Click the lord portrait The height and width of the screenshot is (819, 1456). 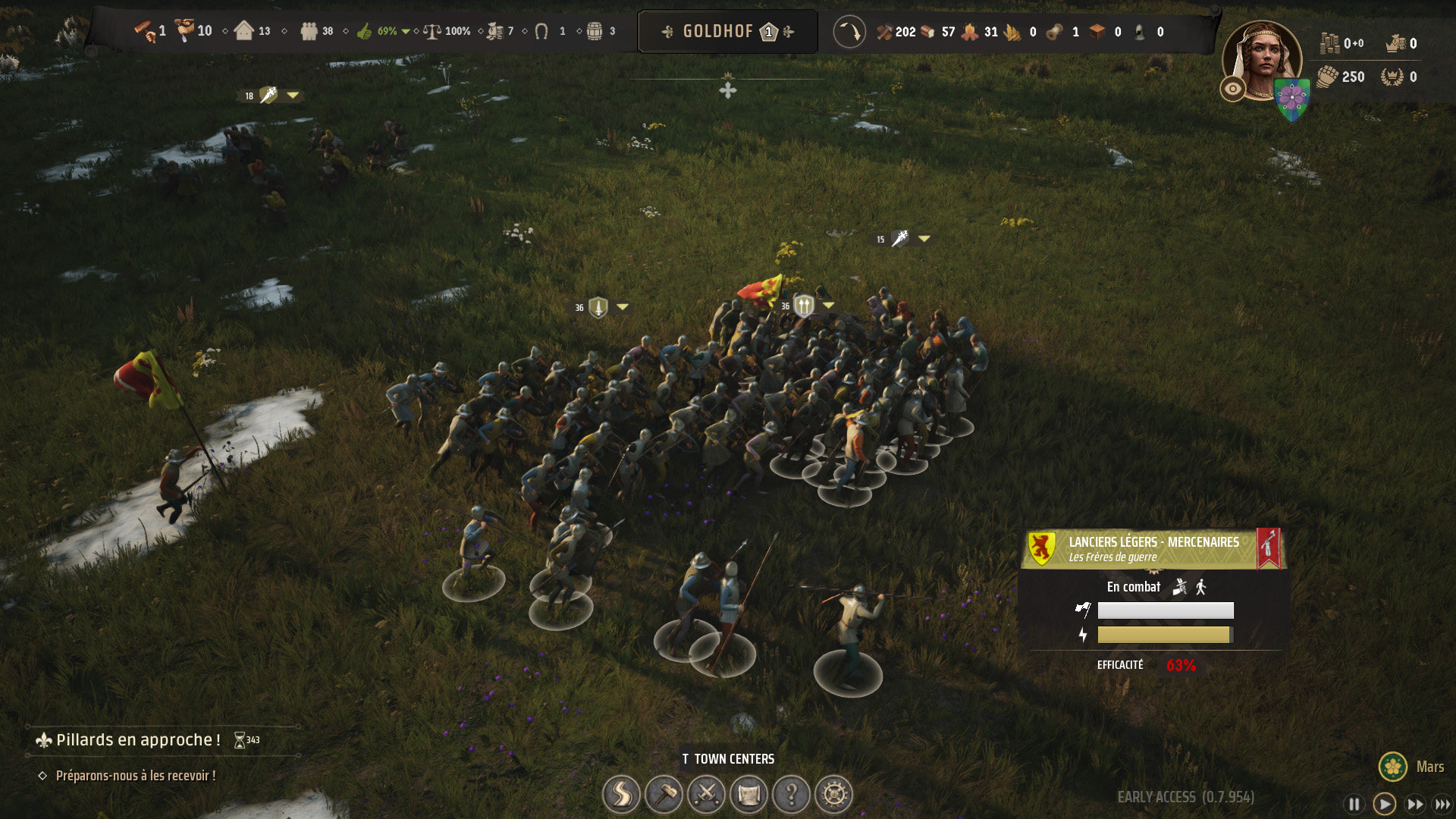1261,59
